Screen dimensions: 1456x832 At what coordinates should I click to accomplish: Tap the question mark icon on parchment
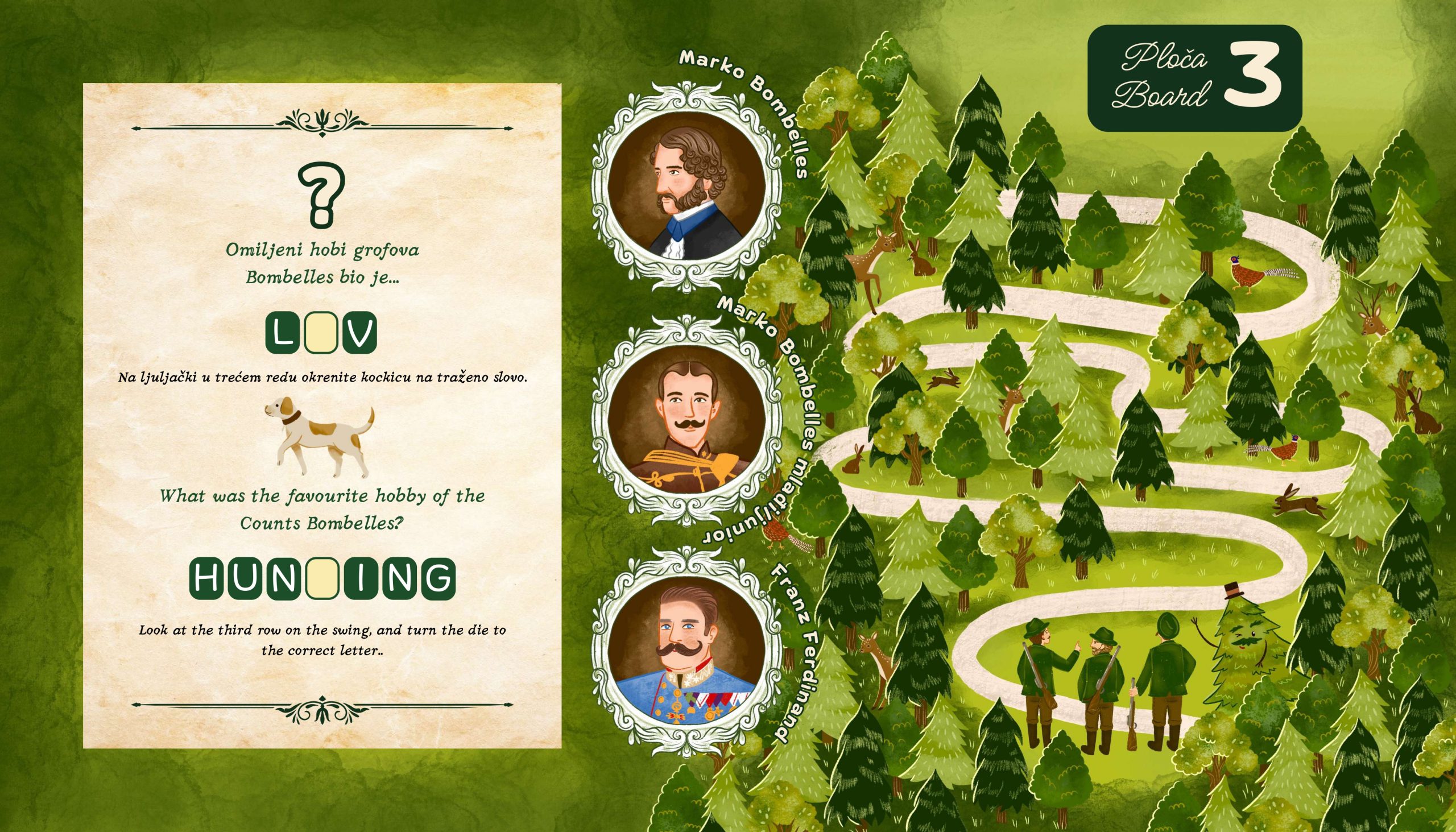tap(322, 194)
